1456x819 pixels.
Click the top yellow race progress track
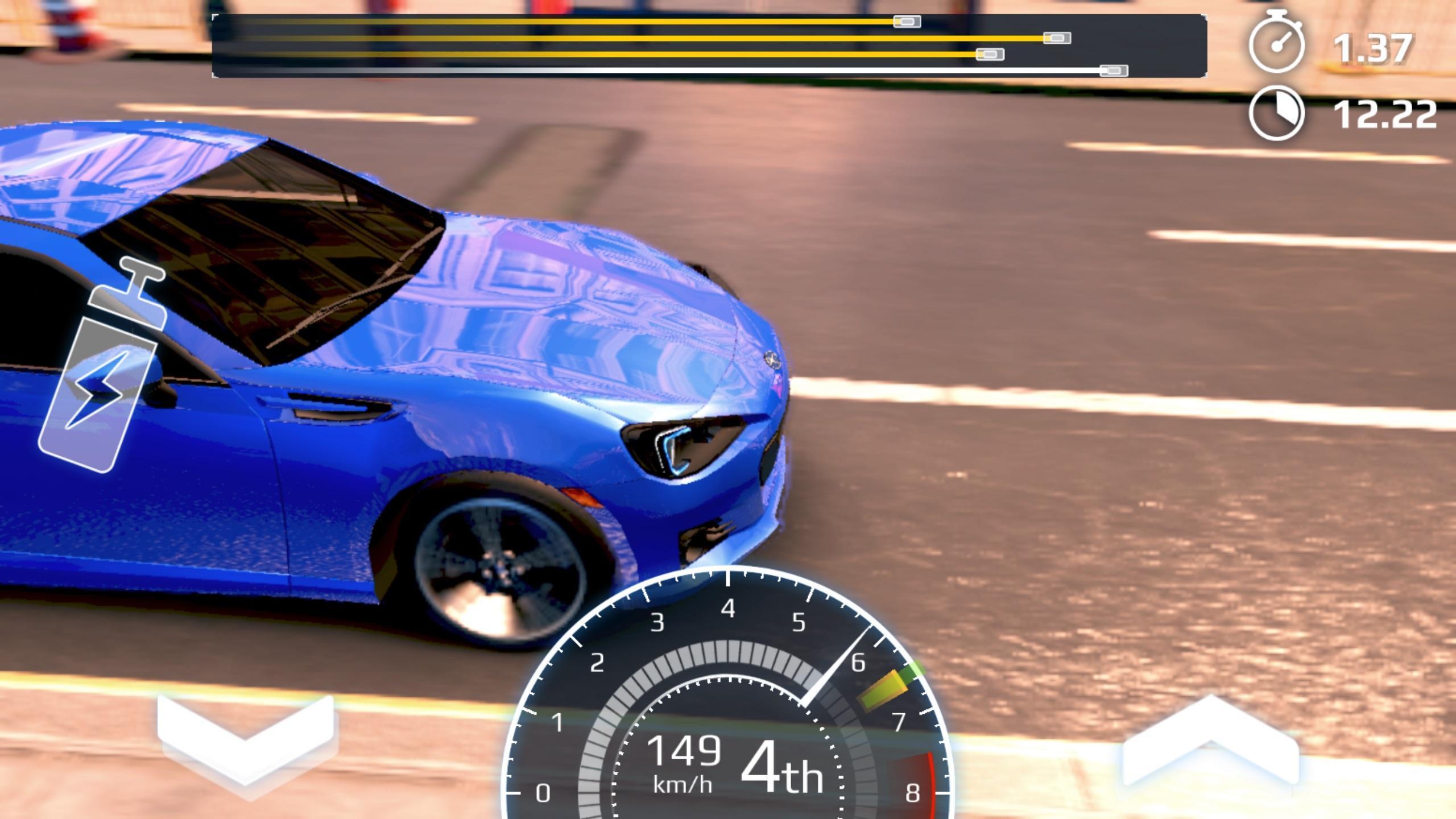(569, 22)
